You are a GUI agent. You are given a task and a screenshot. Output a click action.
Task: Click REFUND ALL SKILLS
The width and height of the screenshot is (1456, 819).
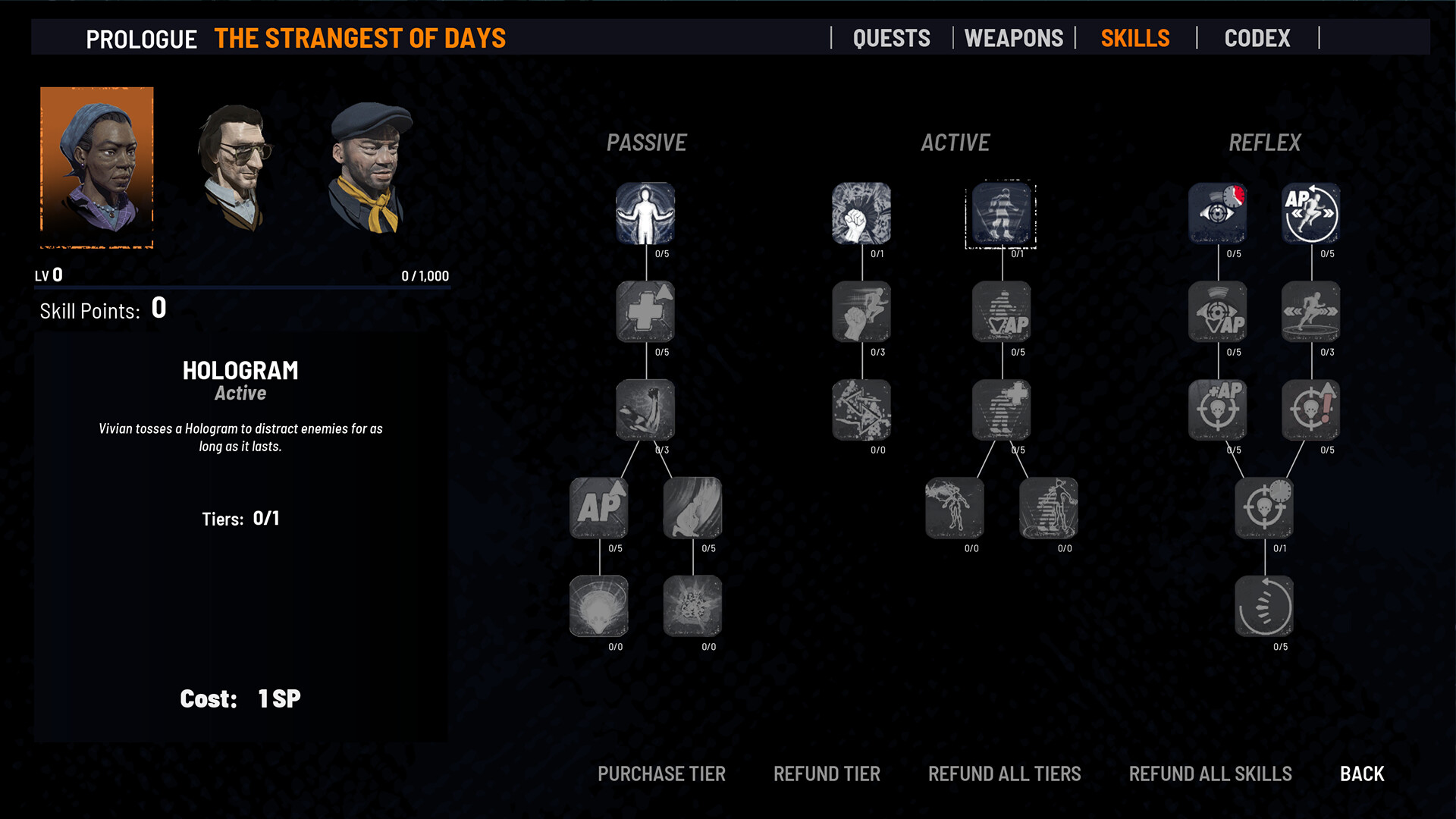1210,773
